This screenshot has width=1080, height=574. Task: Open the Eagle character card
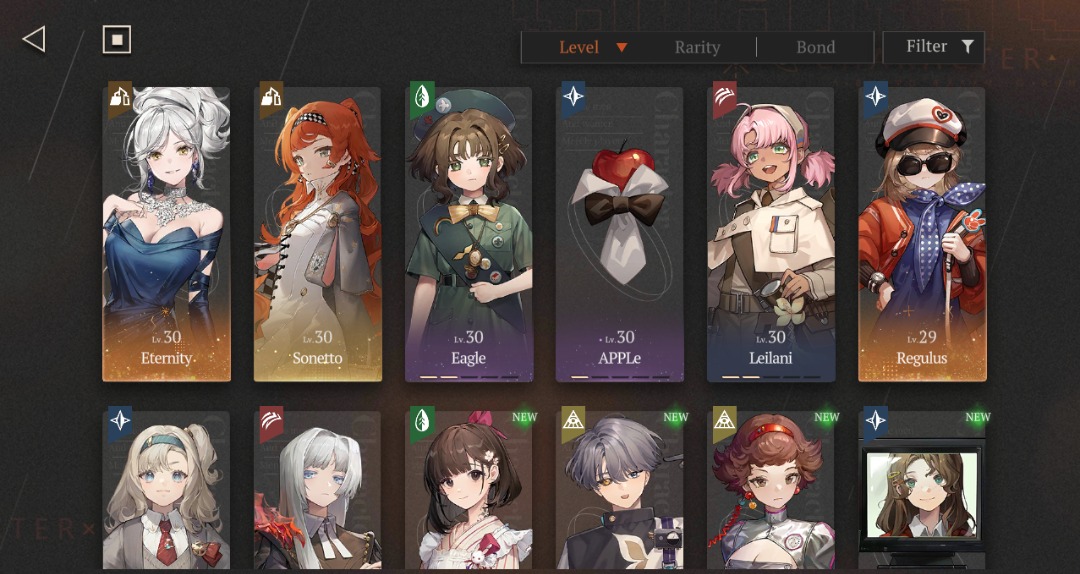[x=468, y=234]
